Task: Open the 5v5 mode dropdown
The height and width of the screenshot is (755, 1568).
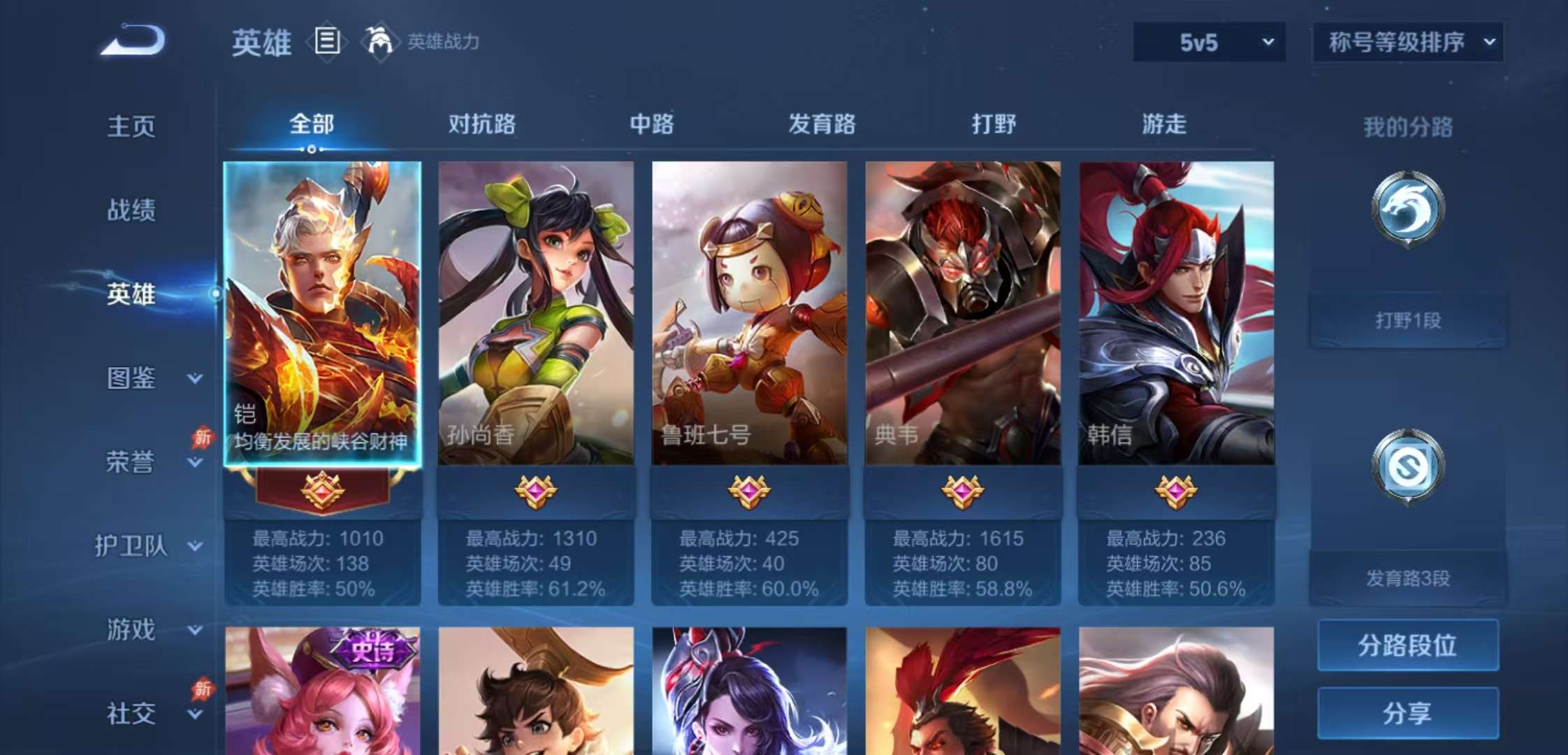Action: (x=1207, y=42)
